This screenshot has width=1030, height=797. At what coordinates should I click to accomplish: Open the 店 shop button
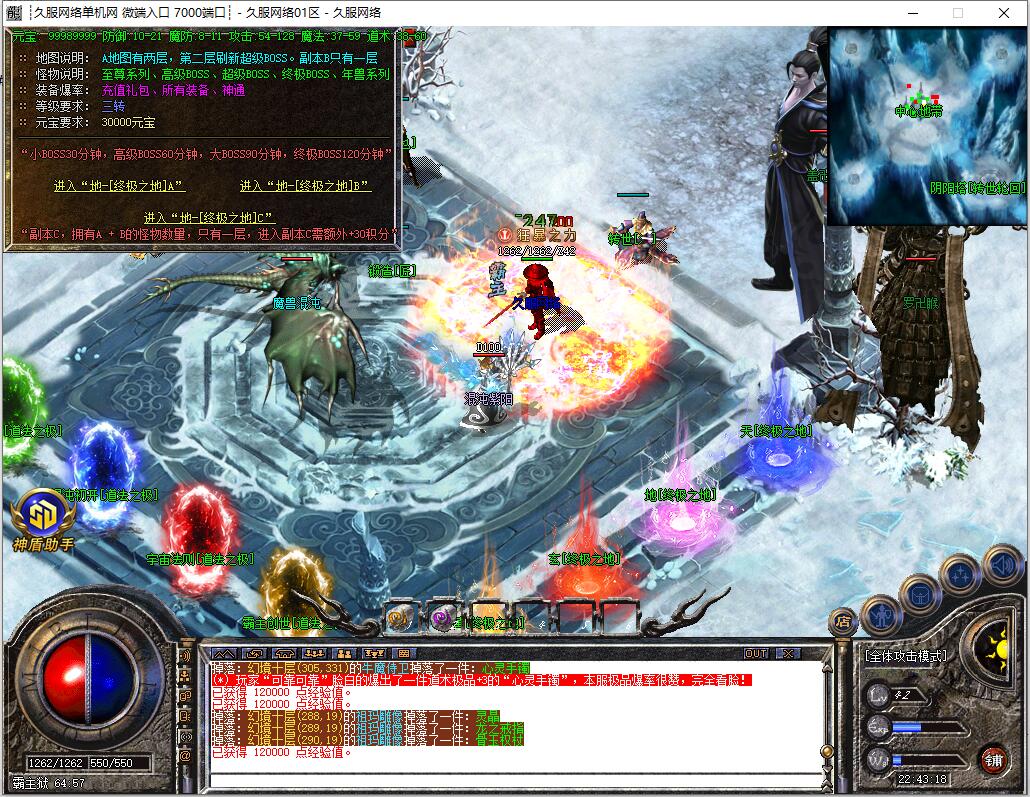[843, 620]
